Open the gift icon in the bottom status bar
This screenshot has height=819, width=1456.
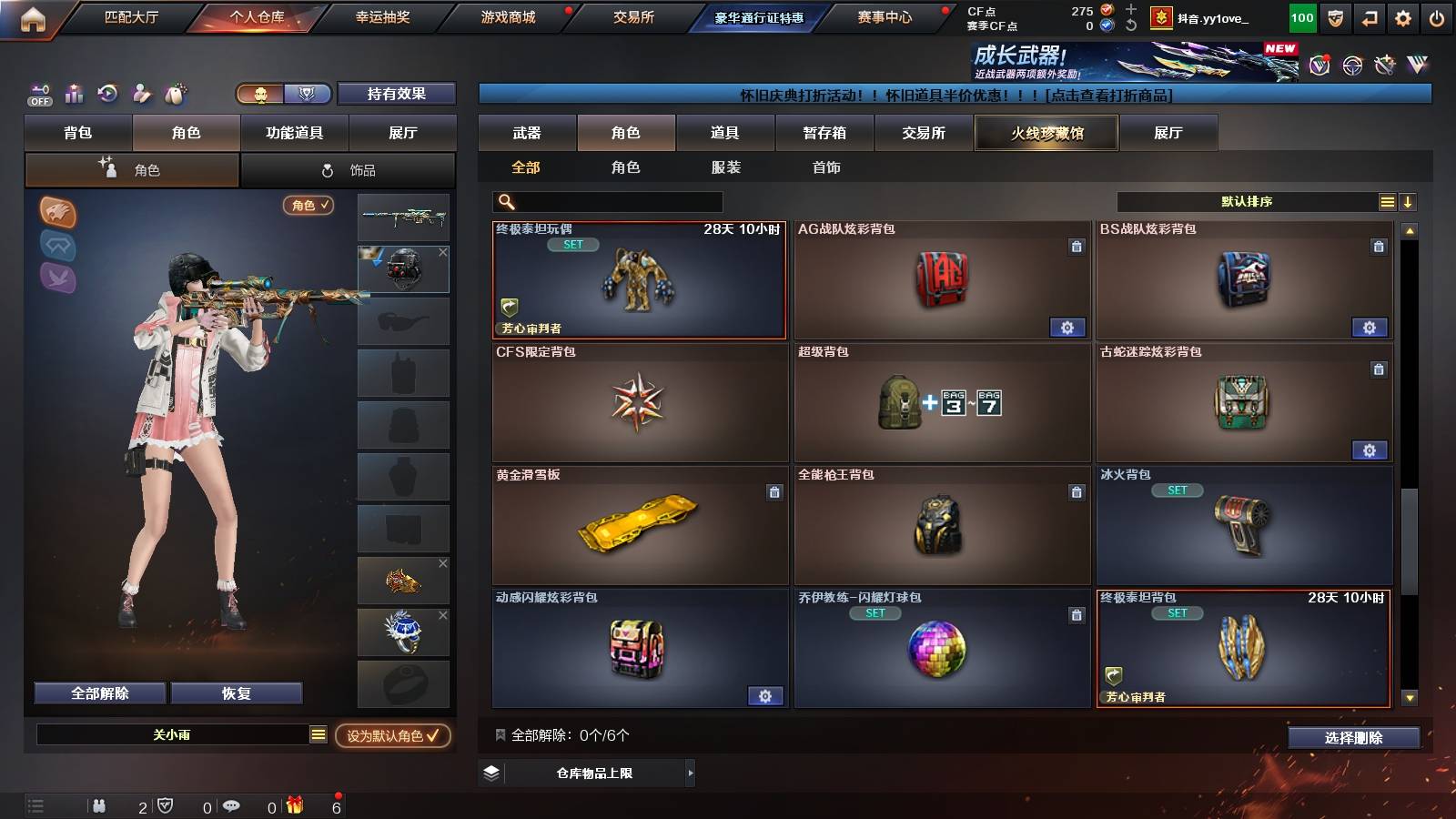point(294,805)
